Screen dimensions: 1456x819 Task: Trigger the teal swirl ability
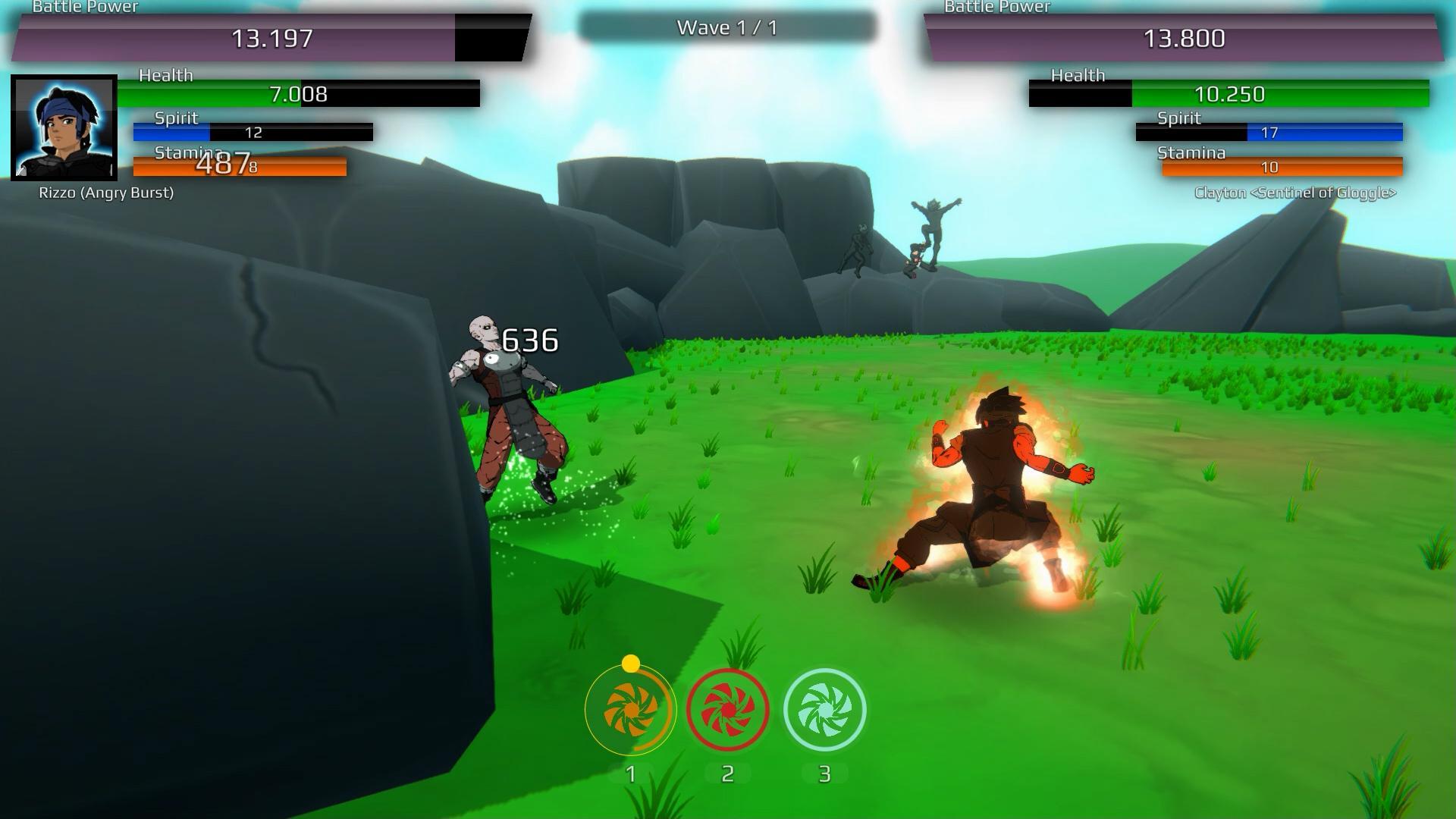point(824,711)
